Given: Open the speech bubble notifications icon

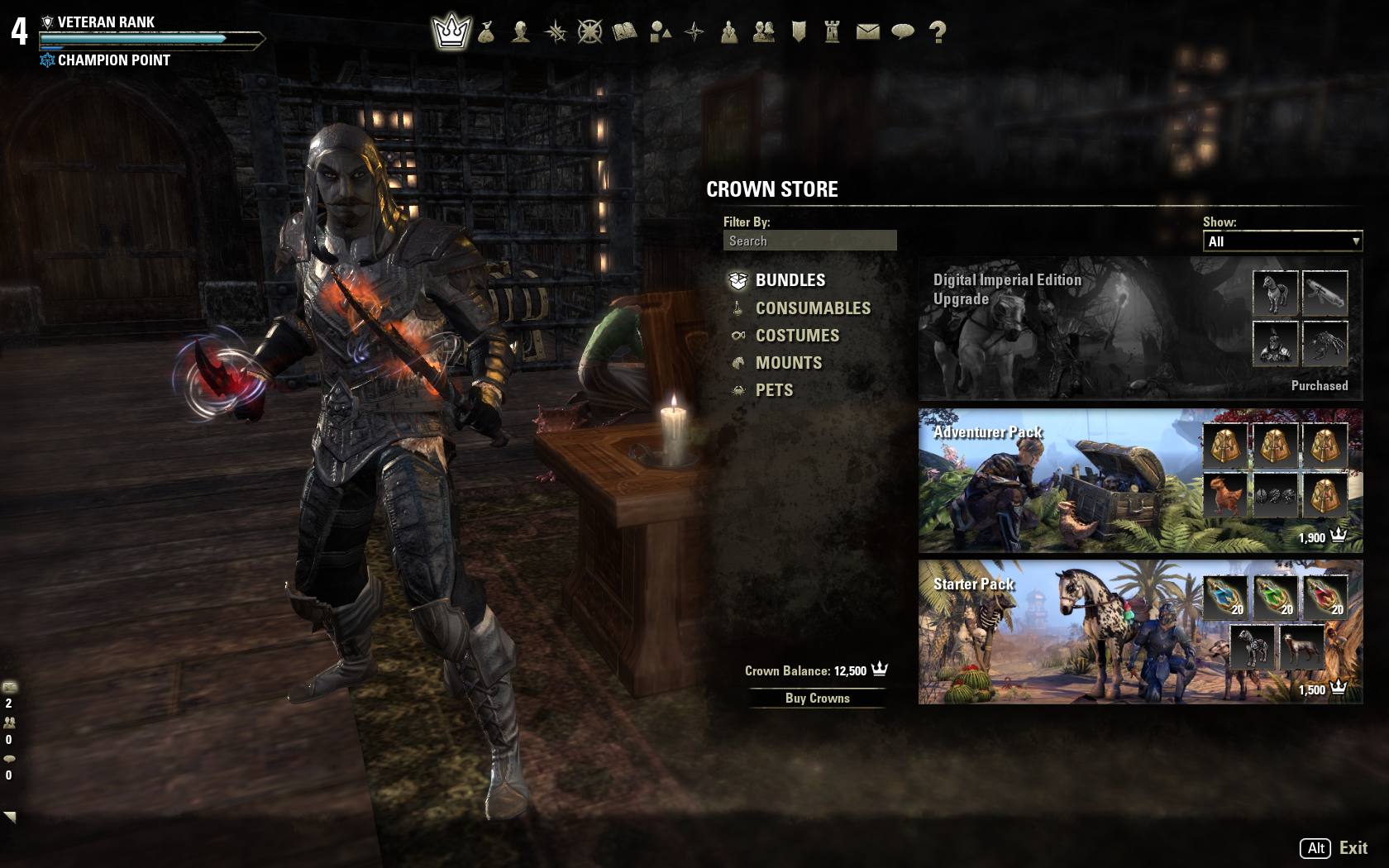Looking at the screenshot, I should click(x=903, y=32).
